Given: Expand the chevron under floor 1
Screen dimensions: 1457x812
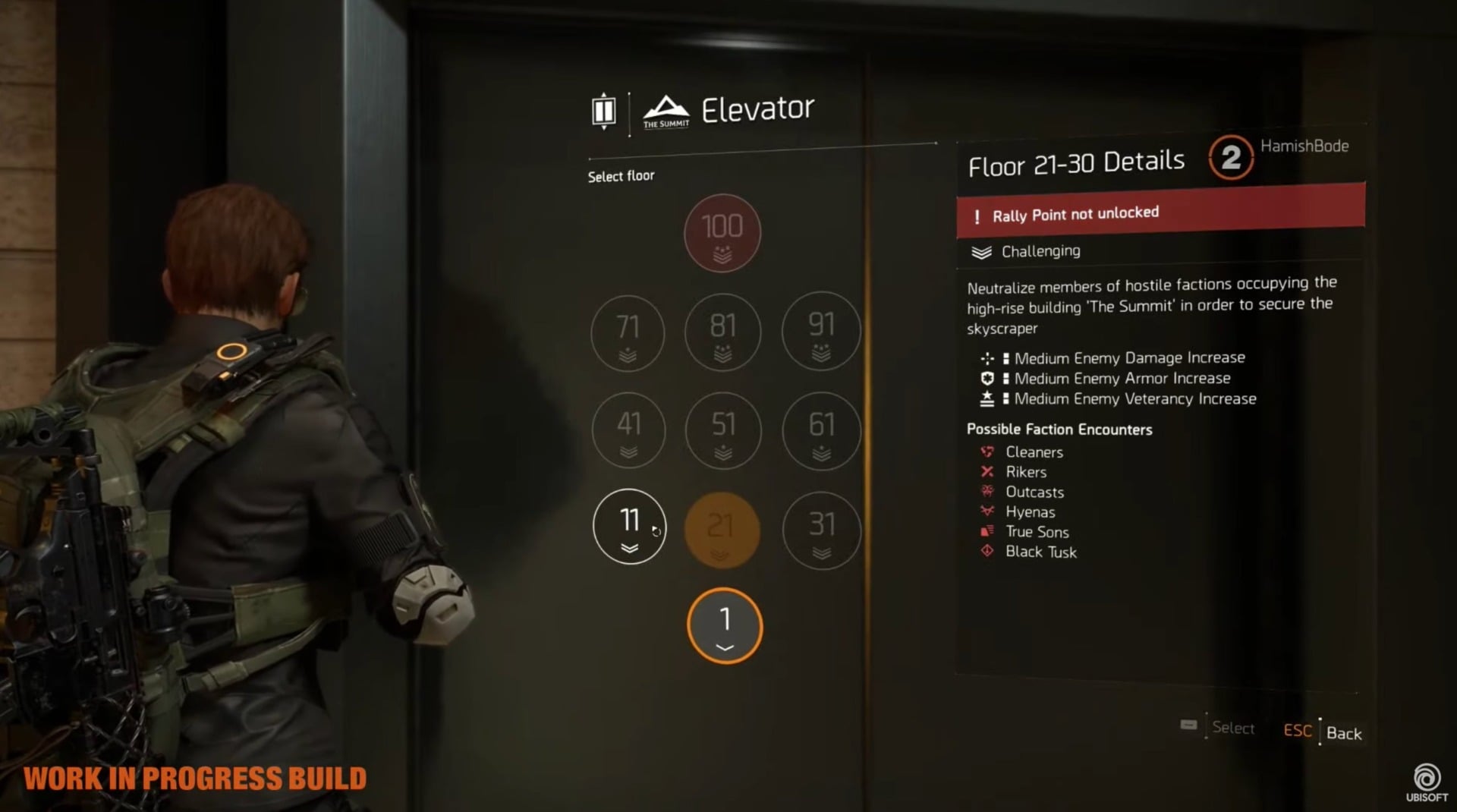Looking at the screenshot, I should click(725, 647).
